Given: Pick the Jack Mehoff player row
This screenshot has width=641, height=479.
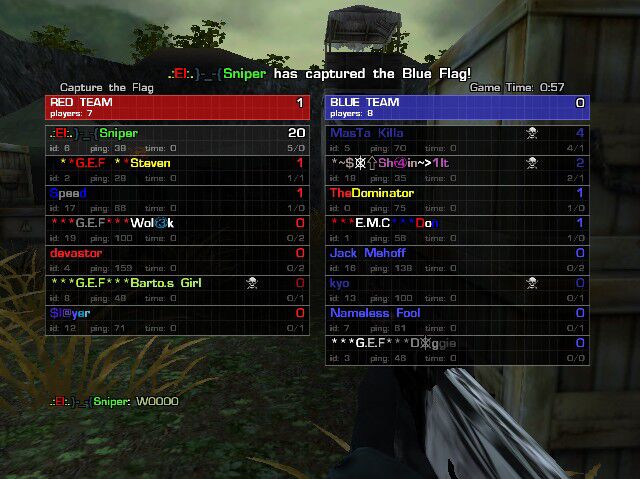Looking at the screenshot, I should coord(457,259).
